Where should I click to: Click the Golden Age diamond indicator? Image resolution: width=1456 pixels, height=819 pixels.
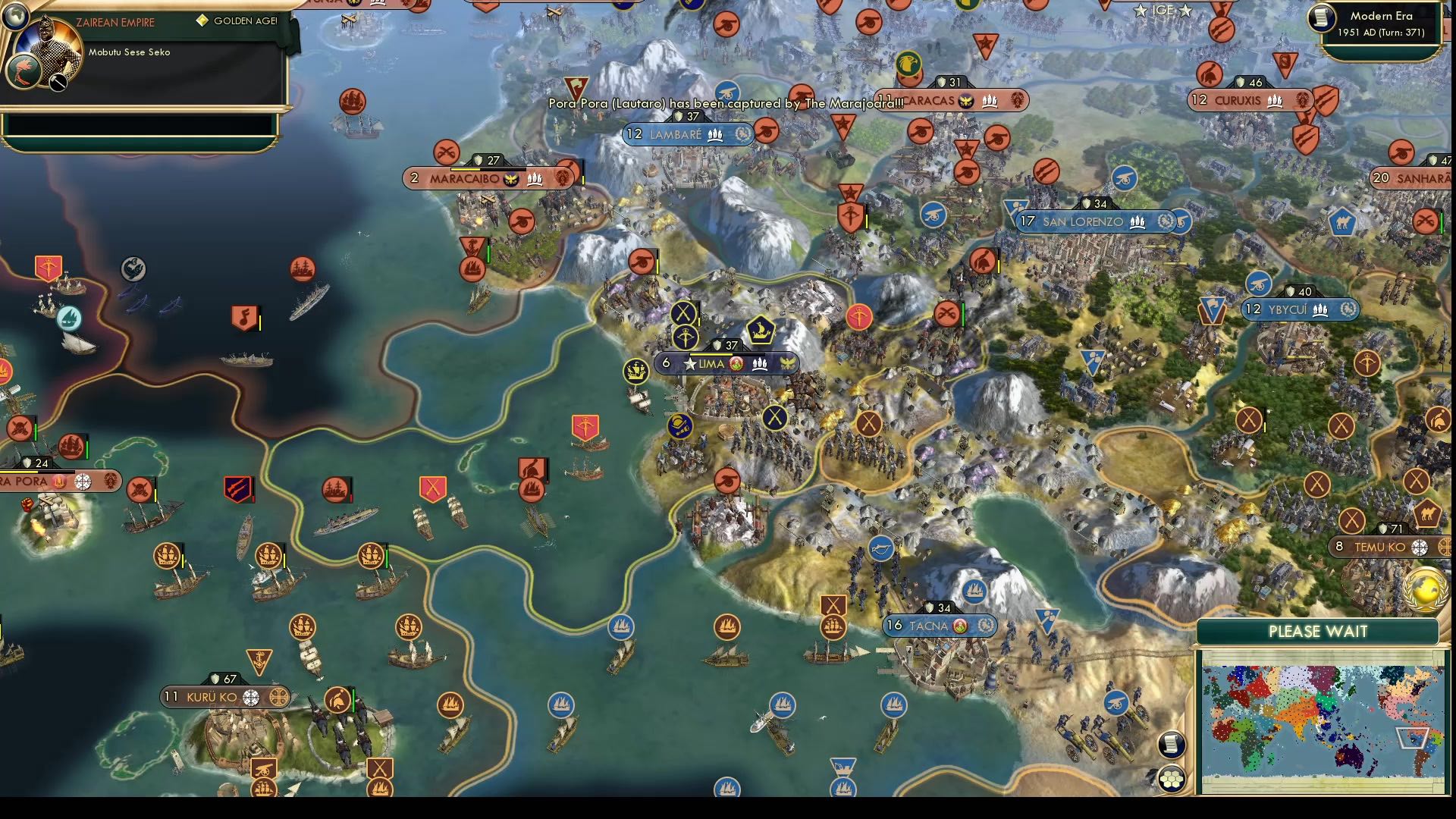(x=202, y=21)
